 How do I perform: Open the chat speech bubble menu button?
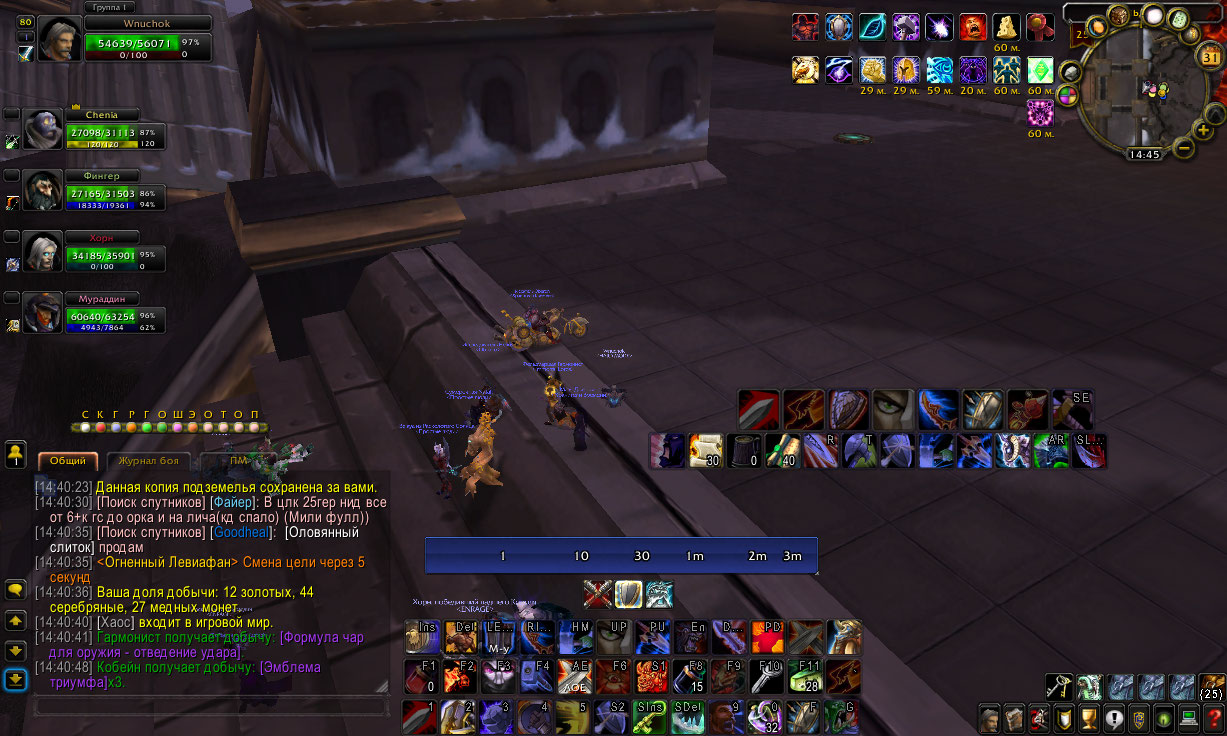coord(15,590)
